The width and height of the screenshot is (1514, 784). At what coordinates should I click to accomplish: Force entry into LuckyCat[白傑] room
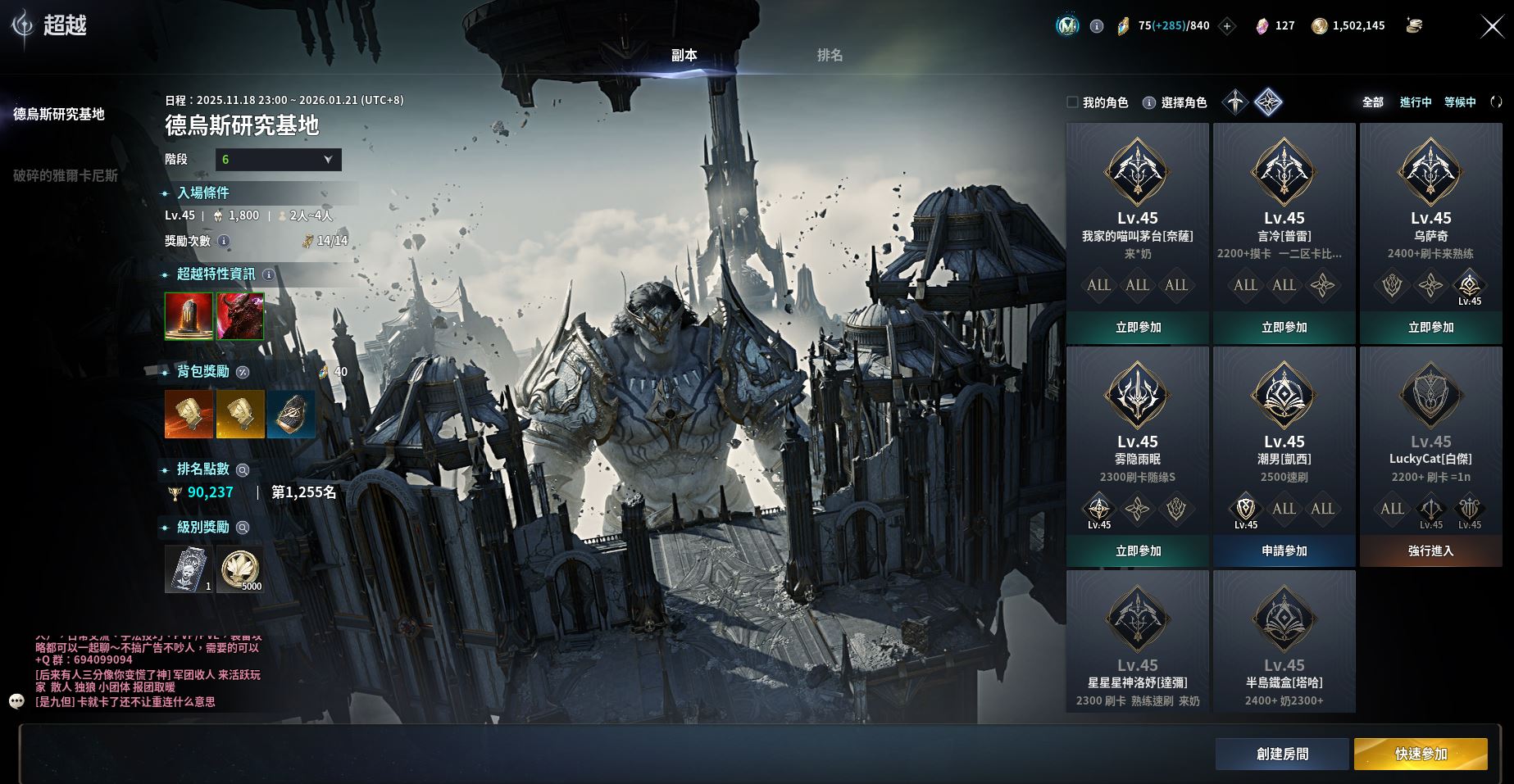point(1430,551)
